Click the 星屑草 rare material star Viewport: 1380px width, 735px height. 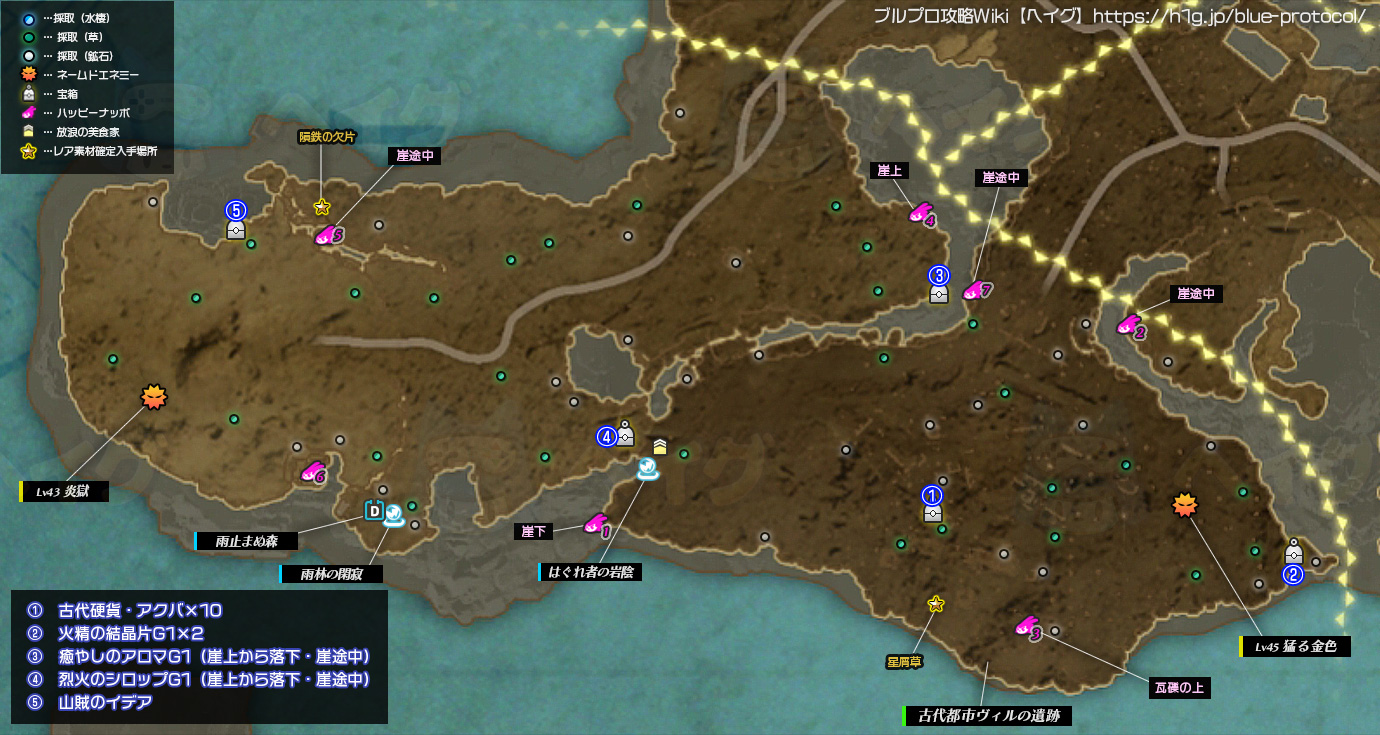(x=936, y=603)
